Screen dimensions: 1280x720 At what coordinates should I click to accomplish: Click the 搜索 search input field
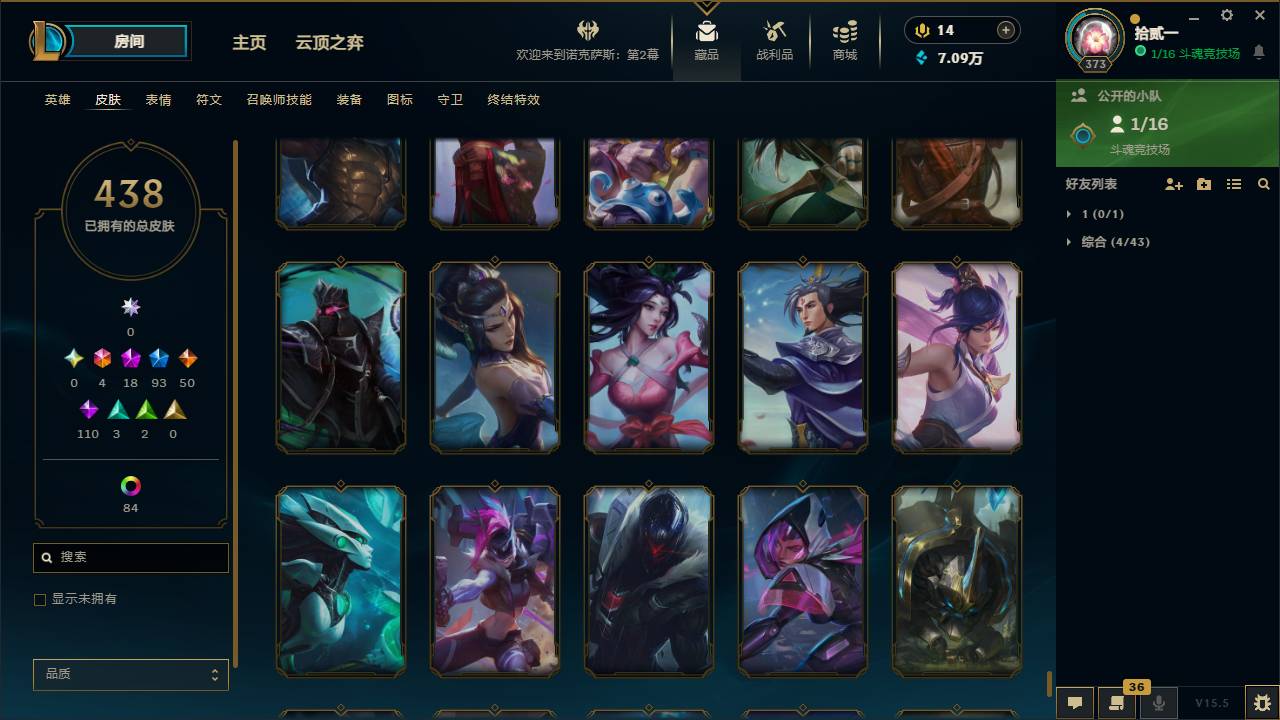[x=130, y=557]
